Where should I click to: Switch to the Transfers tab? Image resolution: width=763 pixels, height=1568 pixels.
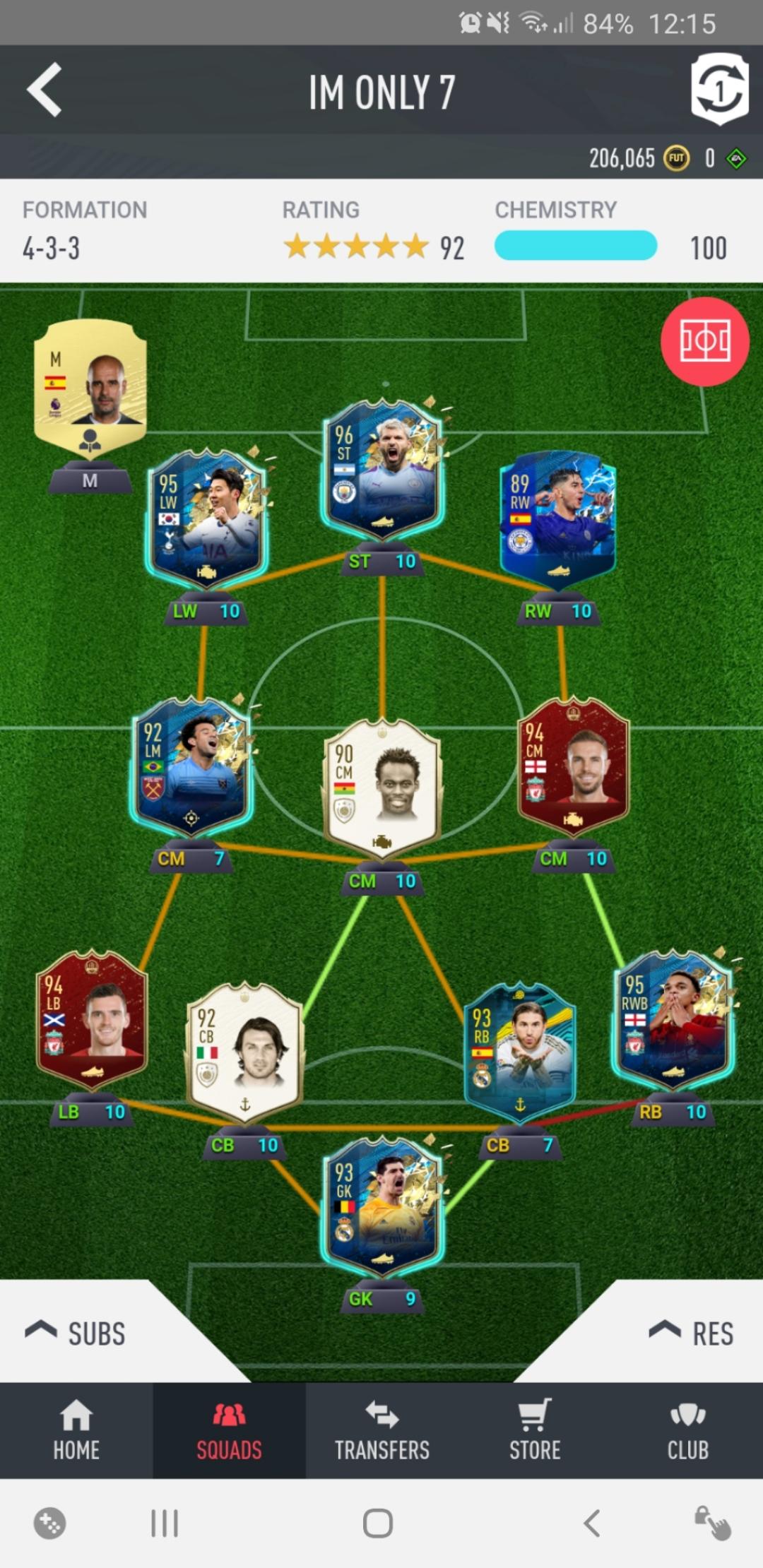(382, 1430)
